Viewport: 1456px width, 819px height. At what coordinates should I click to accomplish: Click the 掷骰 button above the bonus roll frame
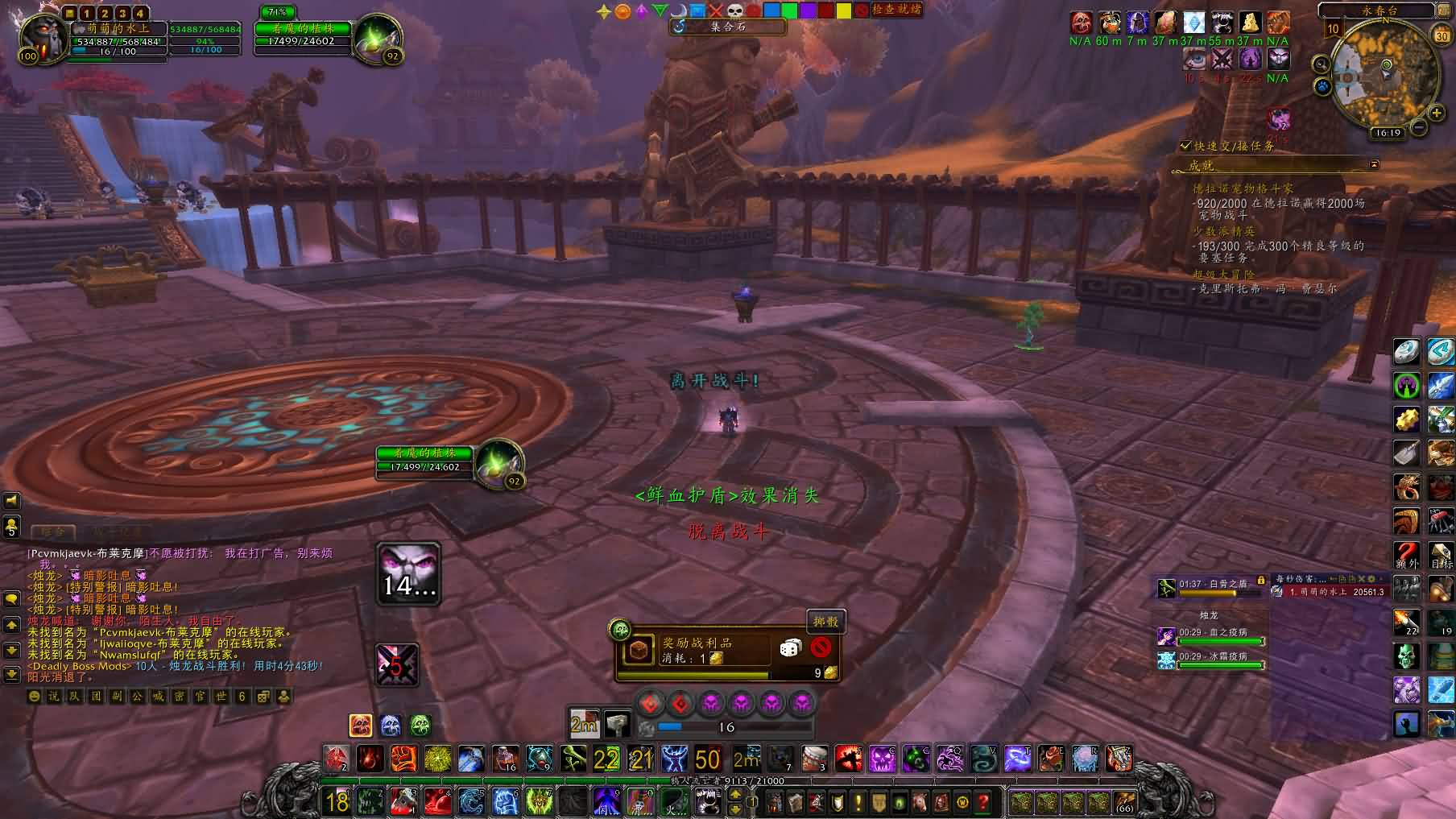click(x=825, y=621)
